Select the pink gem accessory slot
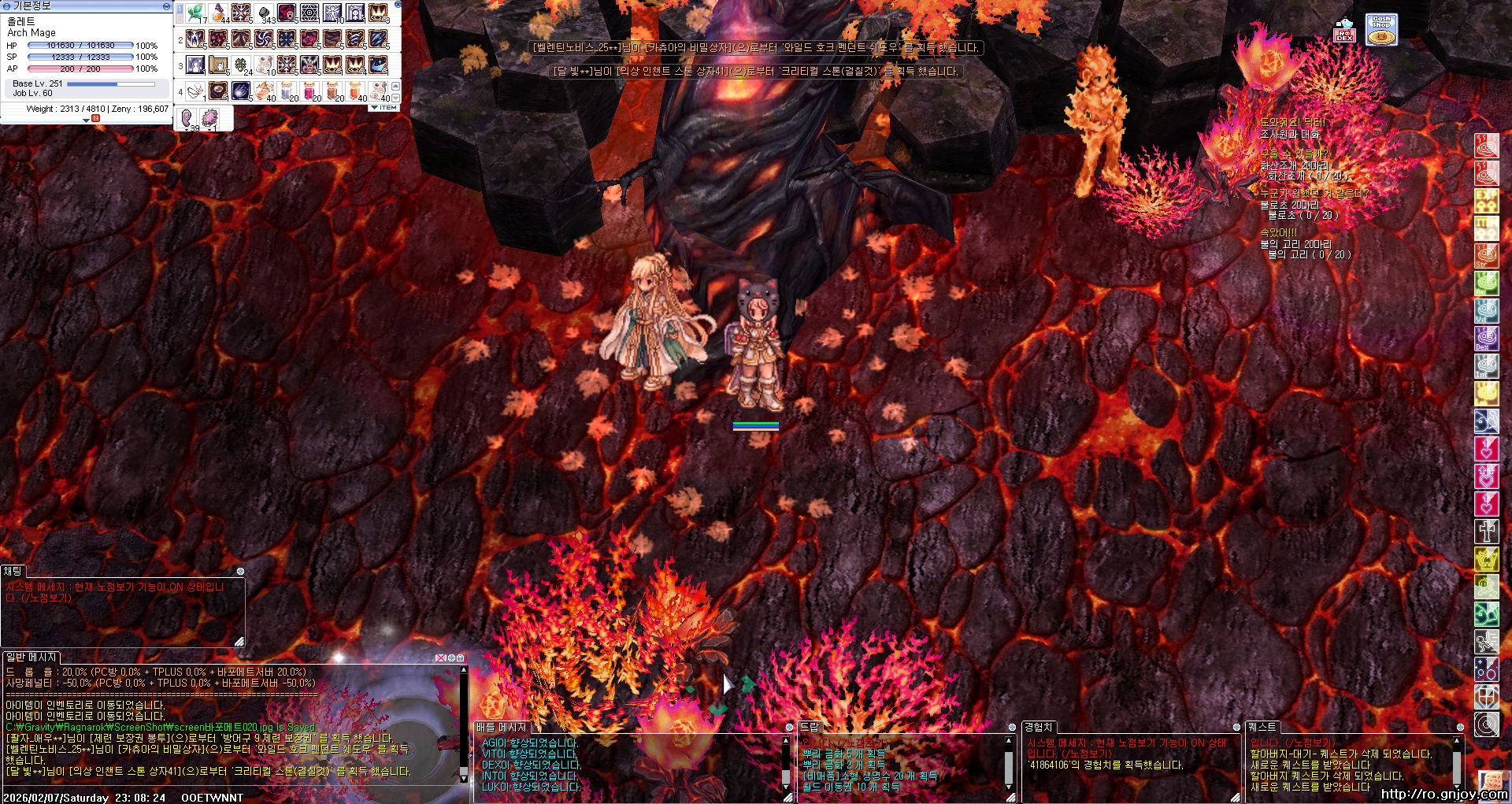 [x=209, y=119]
